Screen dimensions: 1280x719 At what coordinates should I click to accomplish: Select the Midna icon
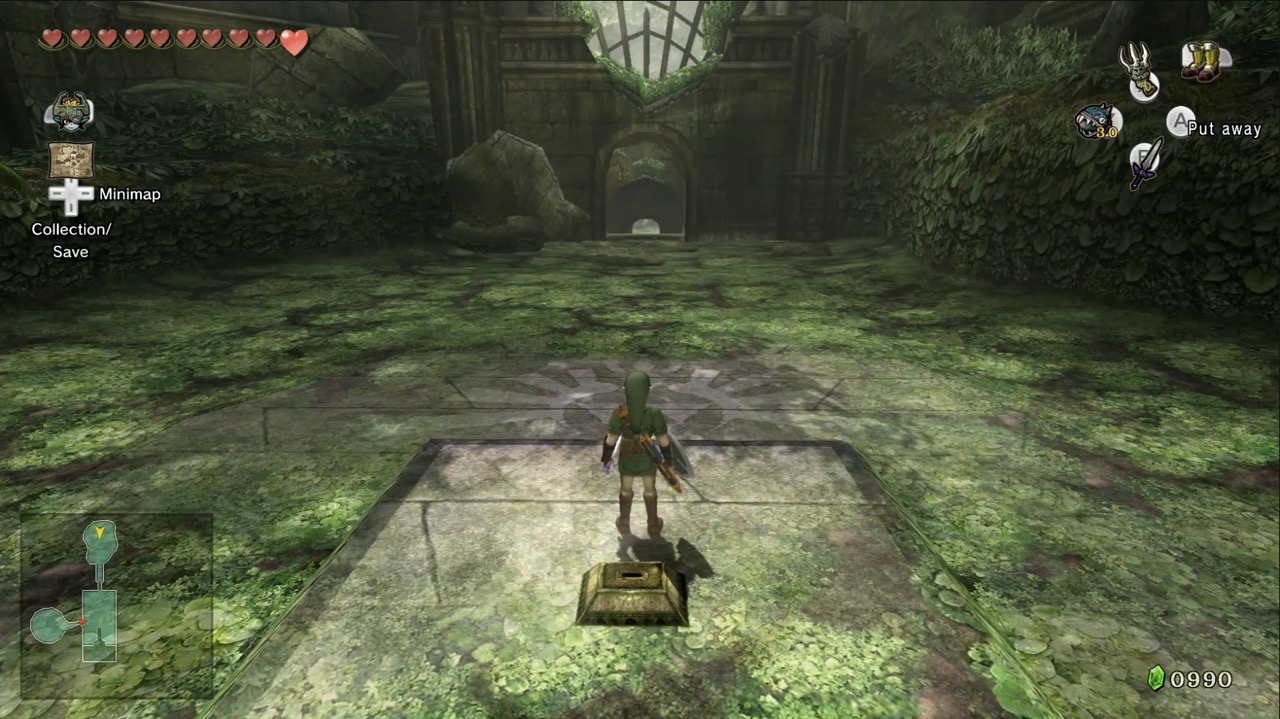coord(70,111)
